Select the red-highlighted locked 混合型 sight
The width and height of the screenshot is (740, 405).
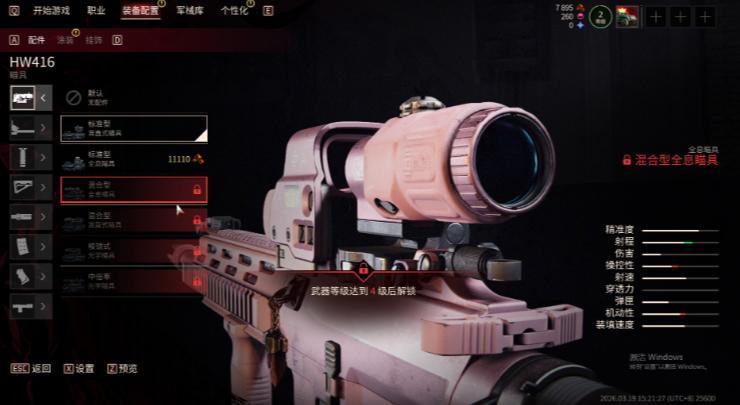[133, 189]
